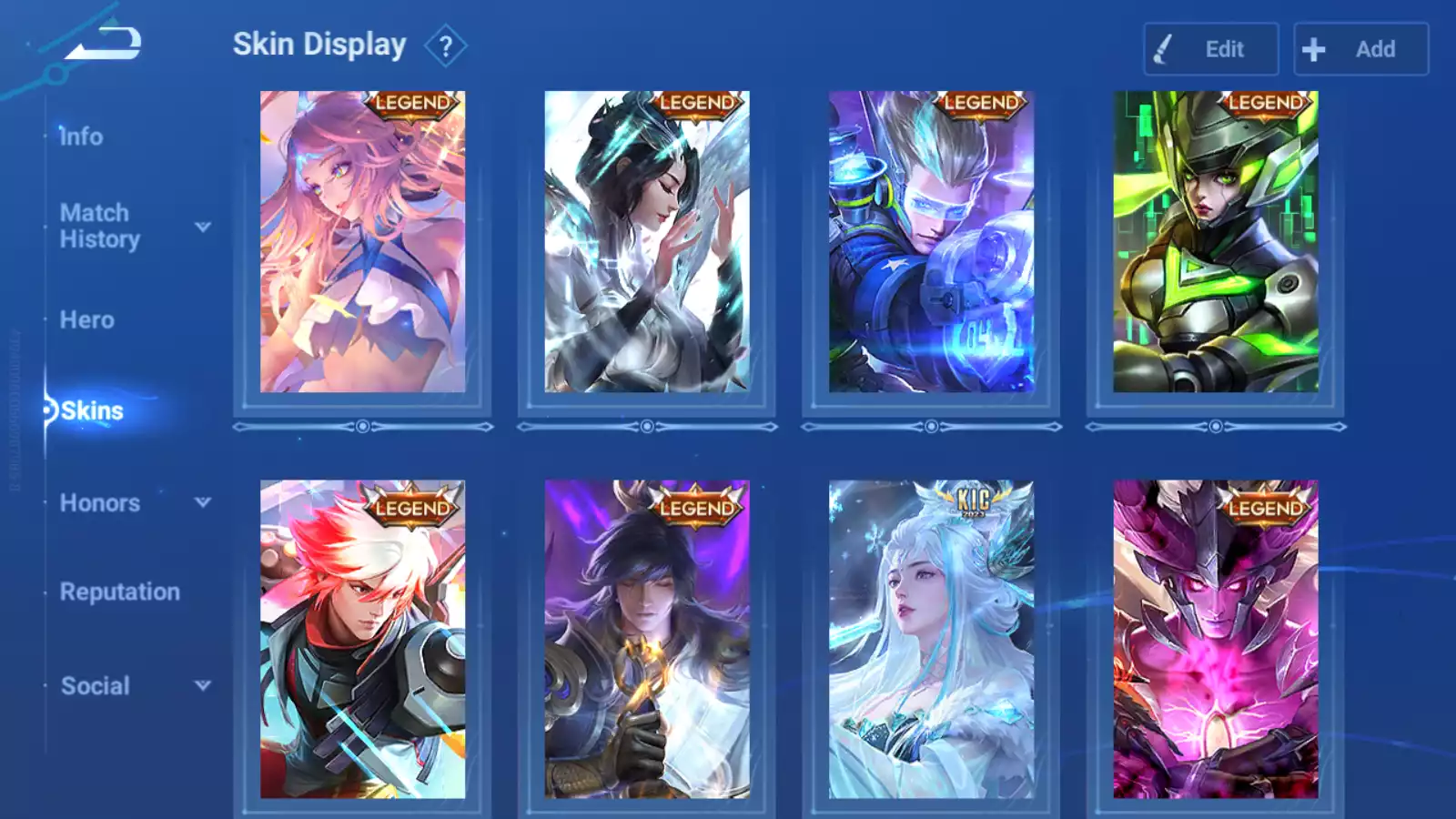Choose the magenta demon Legend skin card
The height and width of the screenshot is (819, 1456).
pos(1215,639)
